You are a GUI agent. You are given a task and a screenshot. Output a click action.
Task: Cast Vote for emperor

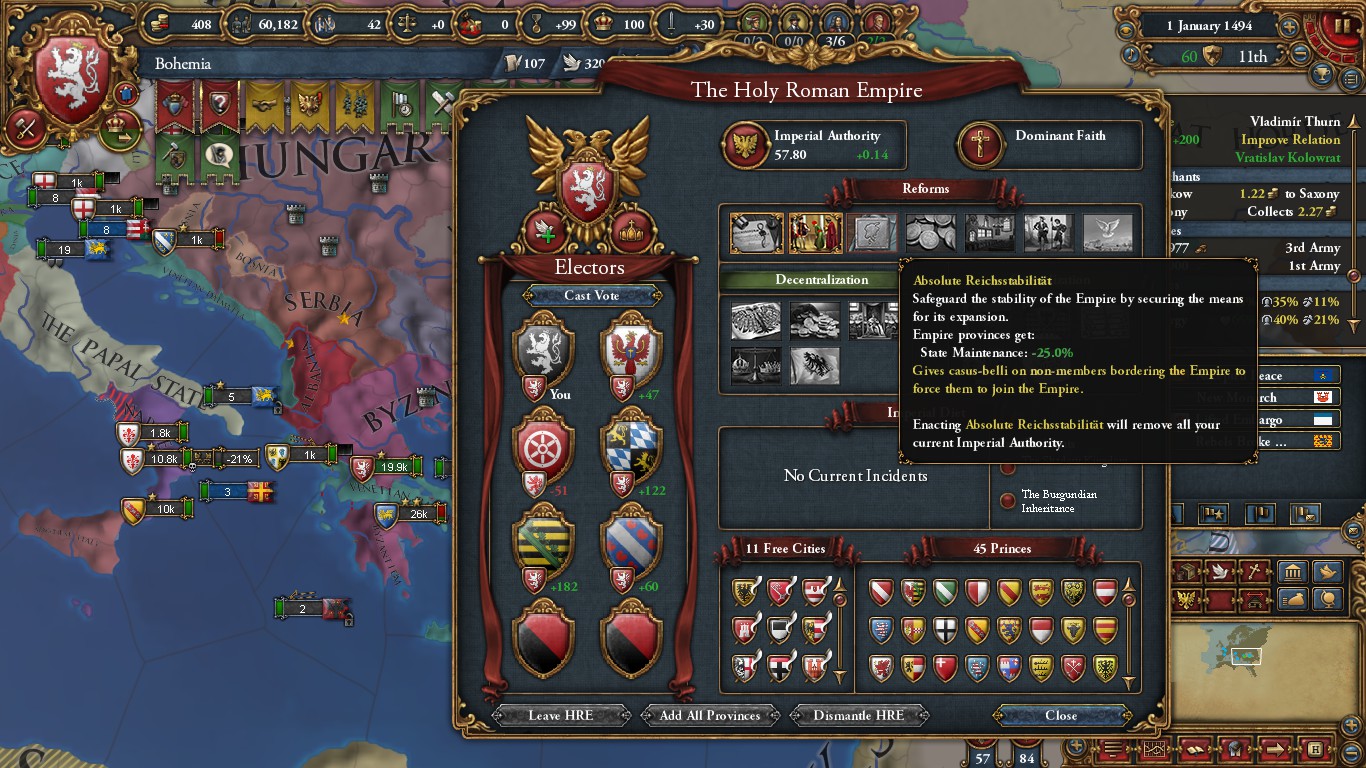point(591,295)
